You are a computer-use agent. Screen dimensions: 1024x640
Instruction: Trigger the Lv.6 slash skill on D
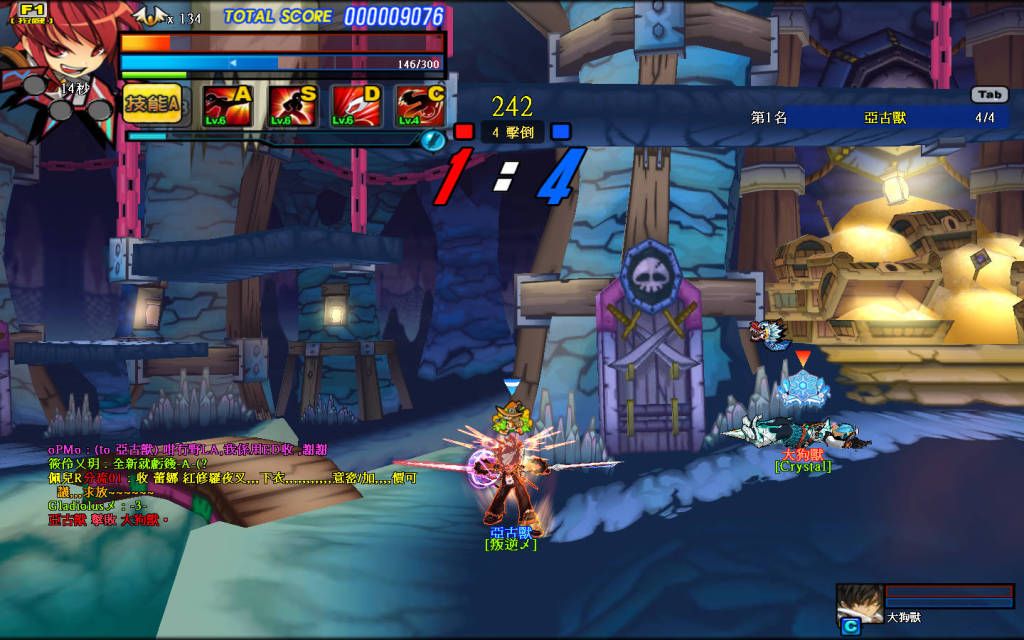pyautogui.click(x=356, y=106)
